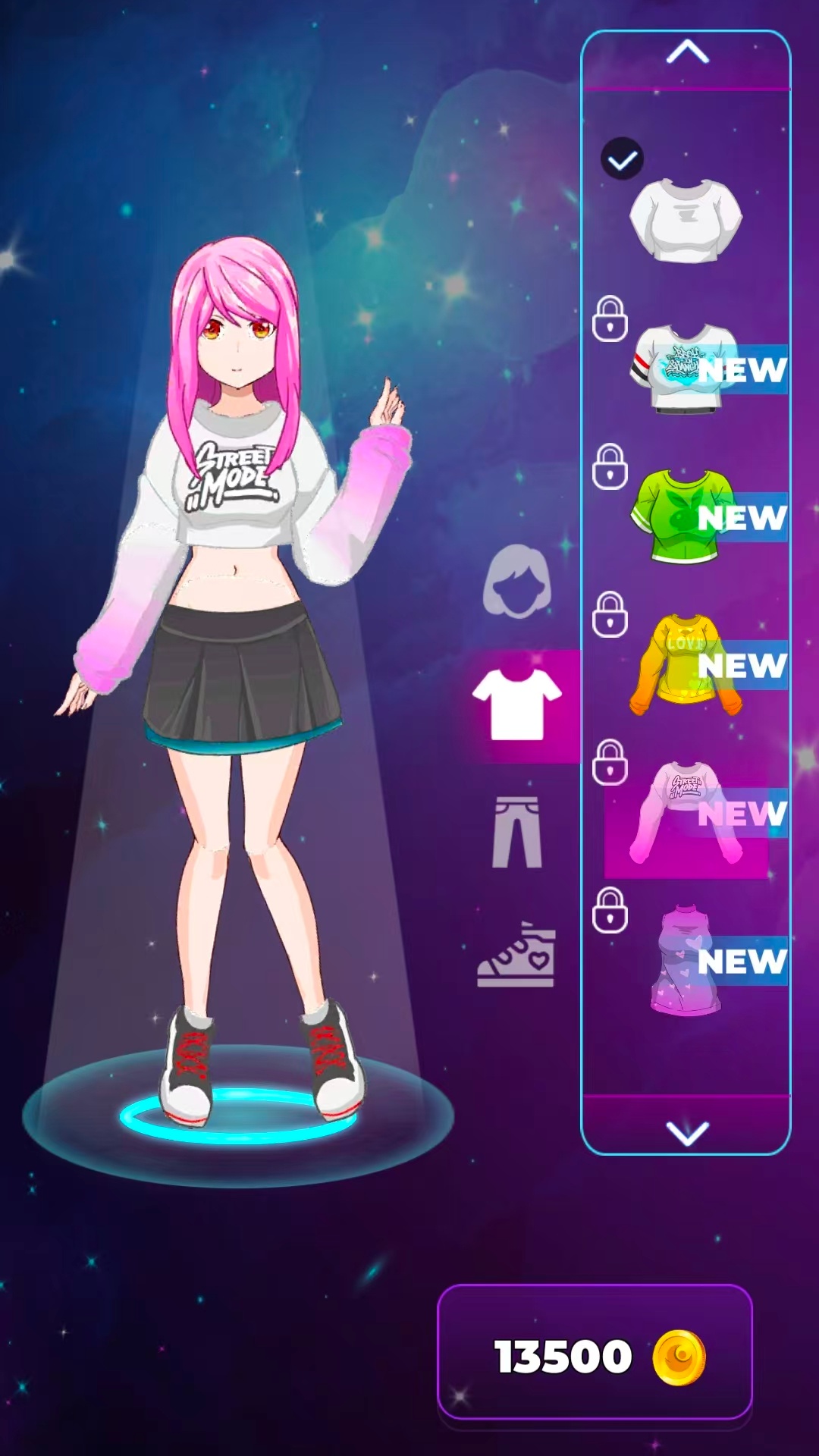Image resolution: width=819 pixels, height=1456 pixels.
Task: Open the sneaker shoes category
Action: pos(517,955)
